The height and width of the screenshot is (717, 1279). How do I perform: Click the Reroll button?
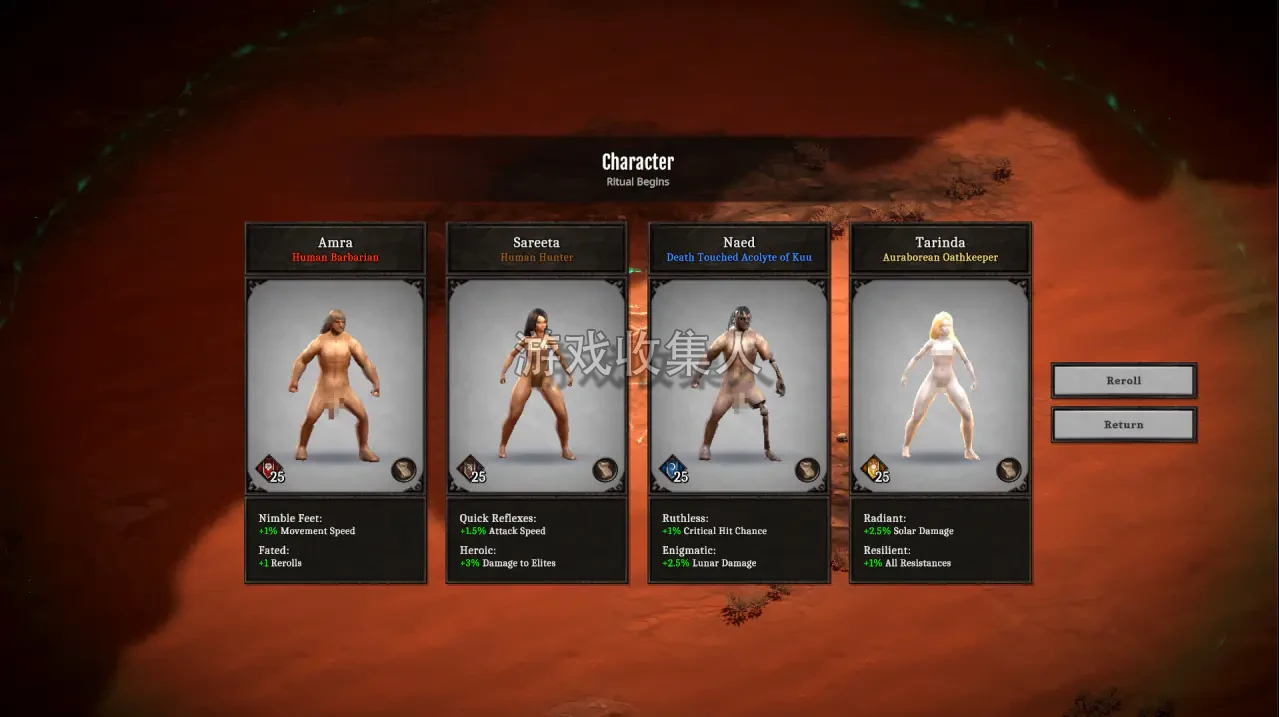1123,381
